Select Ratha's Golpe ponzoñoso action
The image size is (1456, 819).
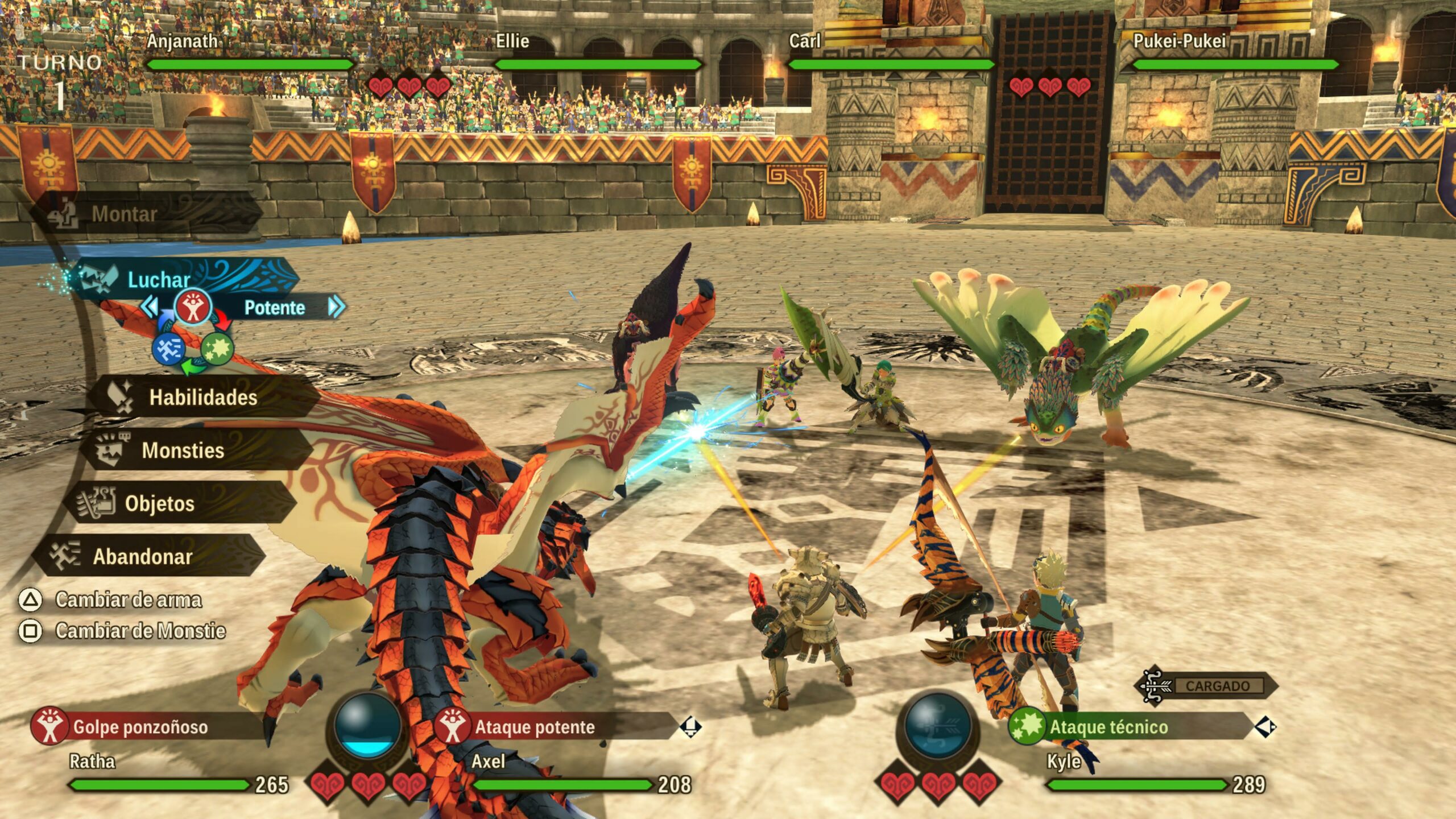pyautogui.click(x=140, y=727)
